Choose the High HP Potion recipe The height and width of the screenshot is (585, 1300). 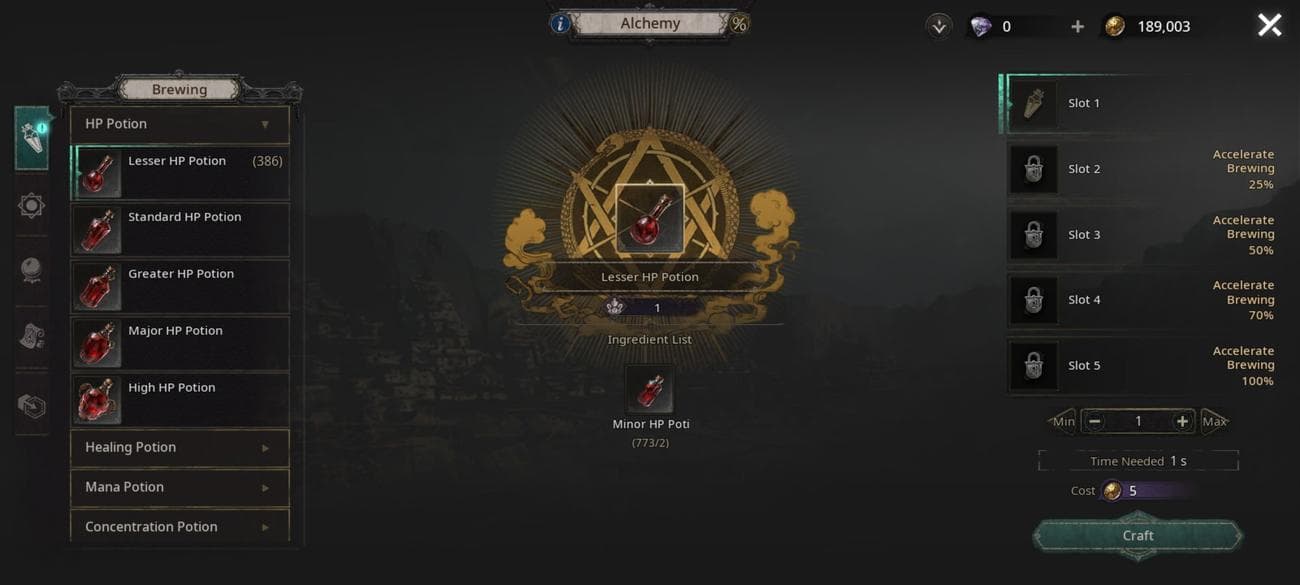180,400
